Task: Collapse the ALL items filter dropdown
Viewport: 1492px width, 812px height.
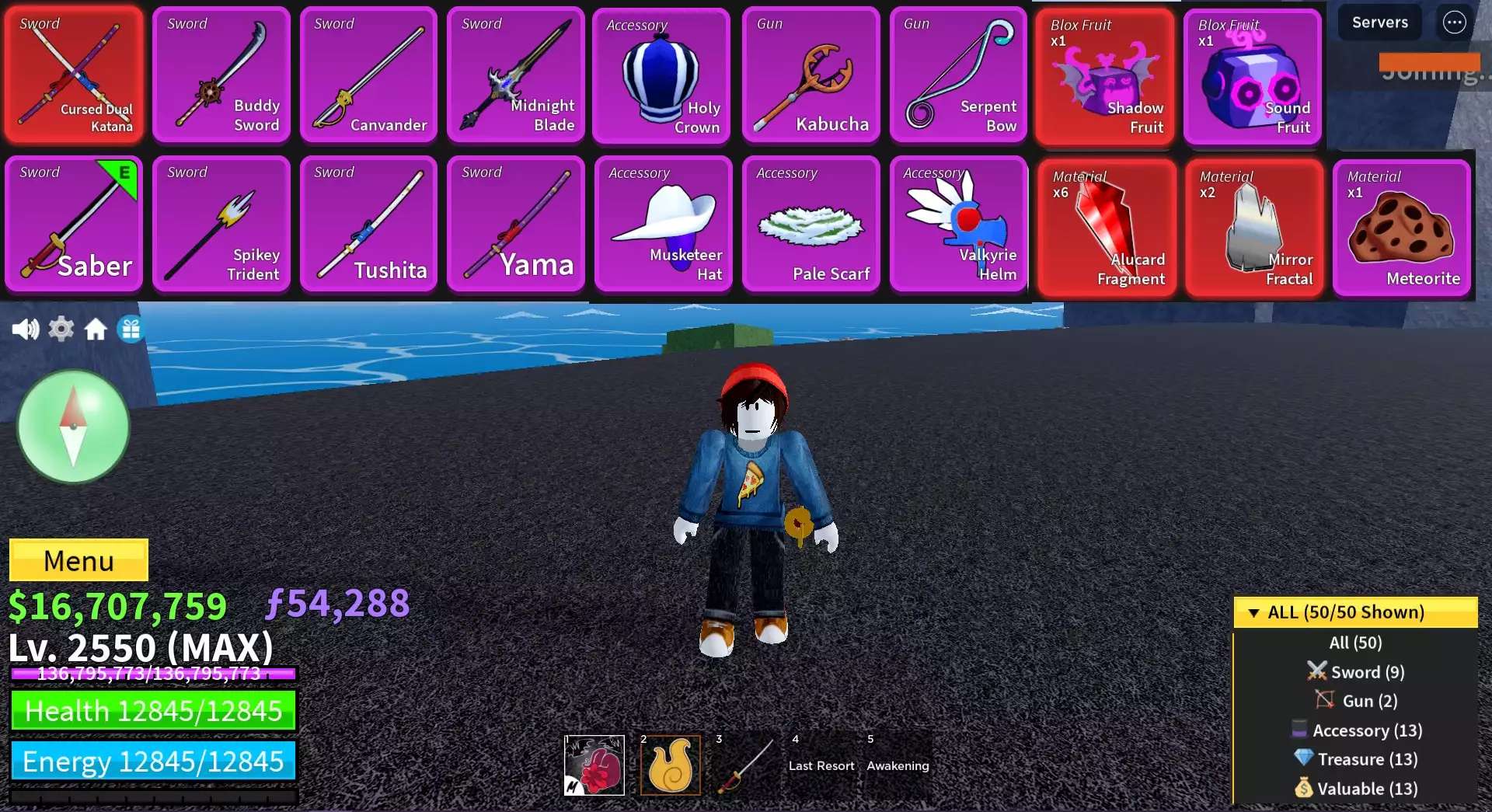Action: (x=1354, y=612)
